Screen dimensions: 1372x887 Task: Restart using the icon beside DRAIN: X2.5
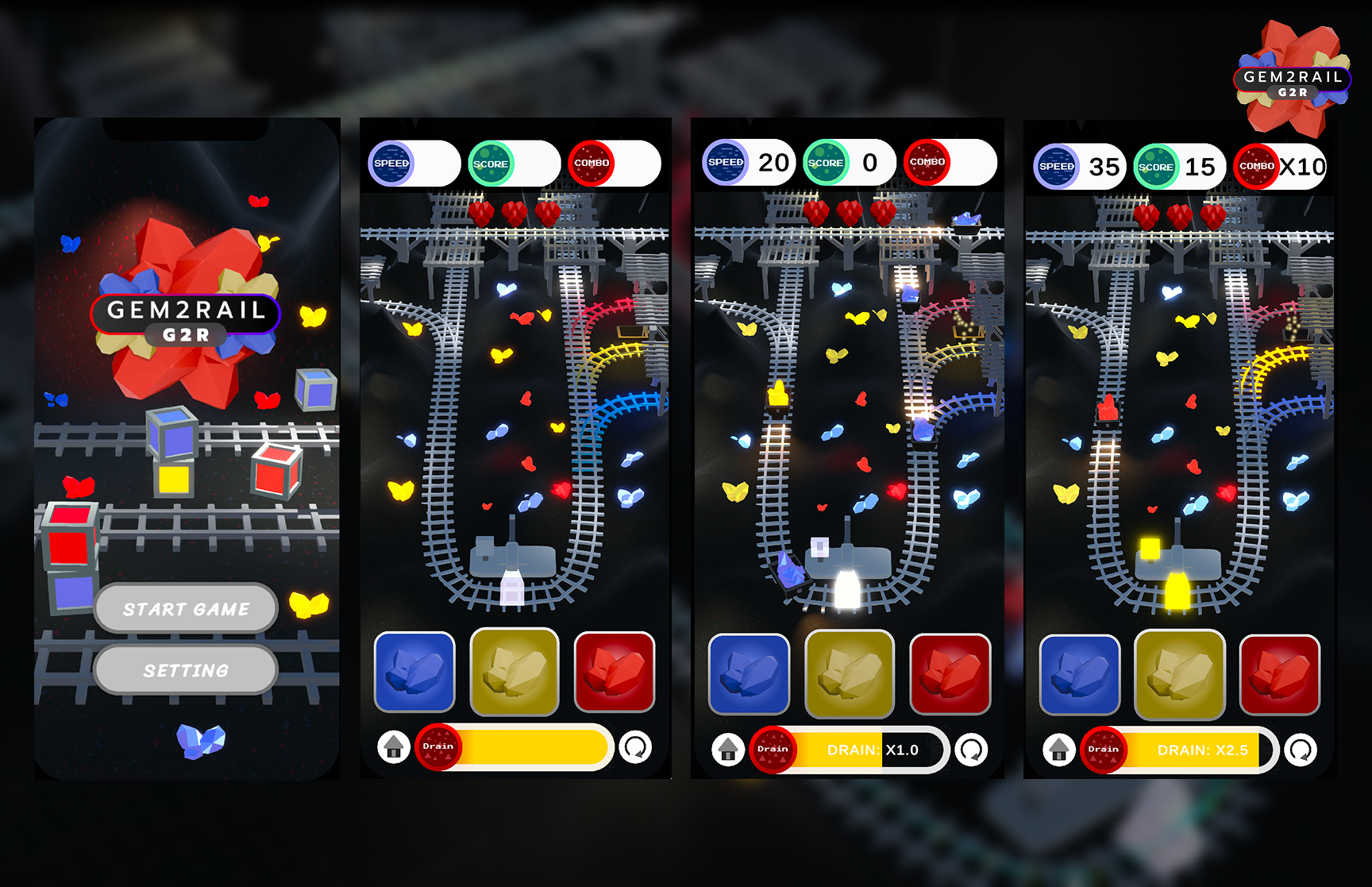1301,750
